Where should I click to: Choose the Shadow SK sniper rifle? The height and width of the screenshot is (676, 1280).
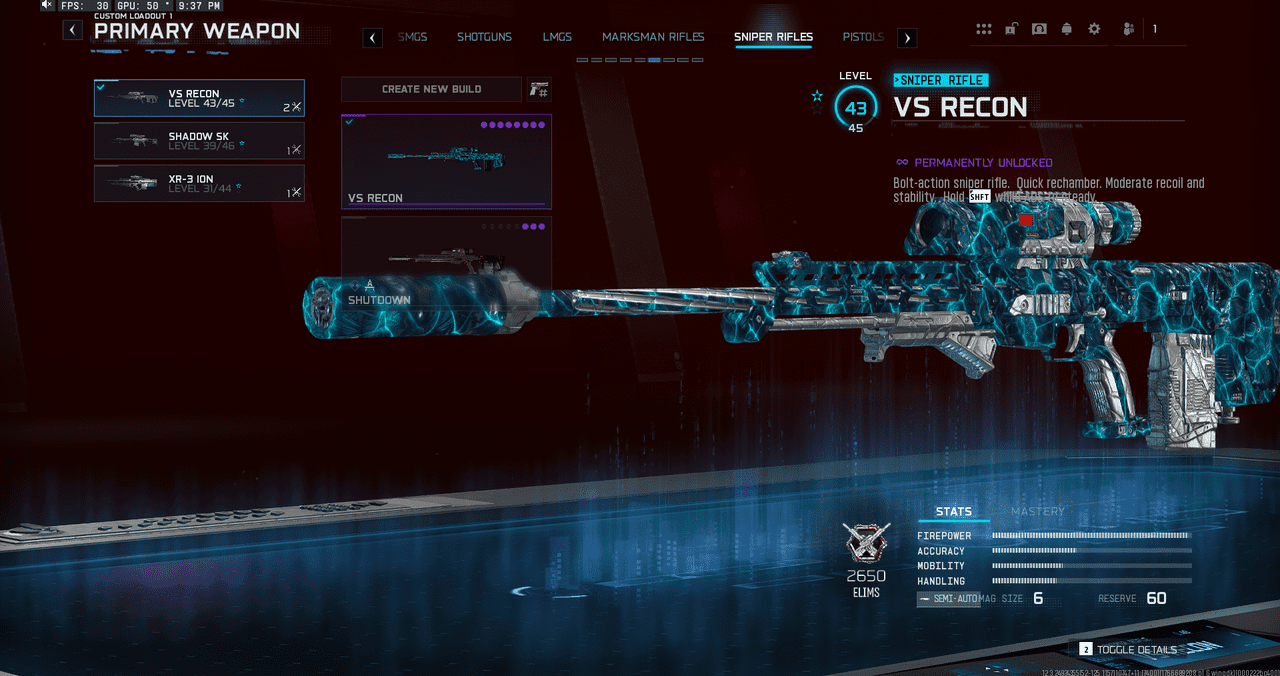tap(199, 141)
